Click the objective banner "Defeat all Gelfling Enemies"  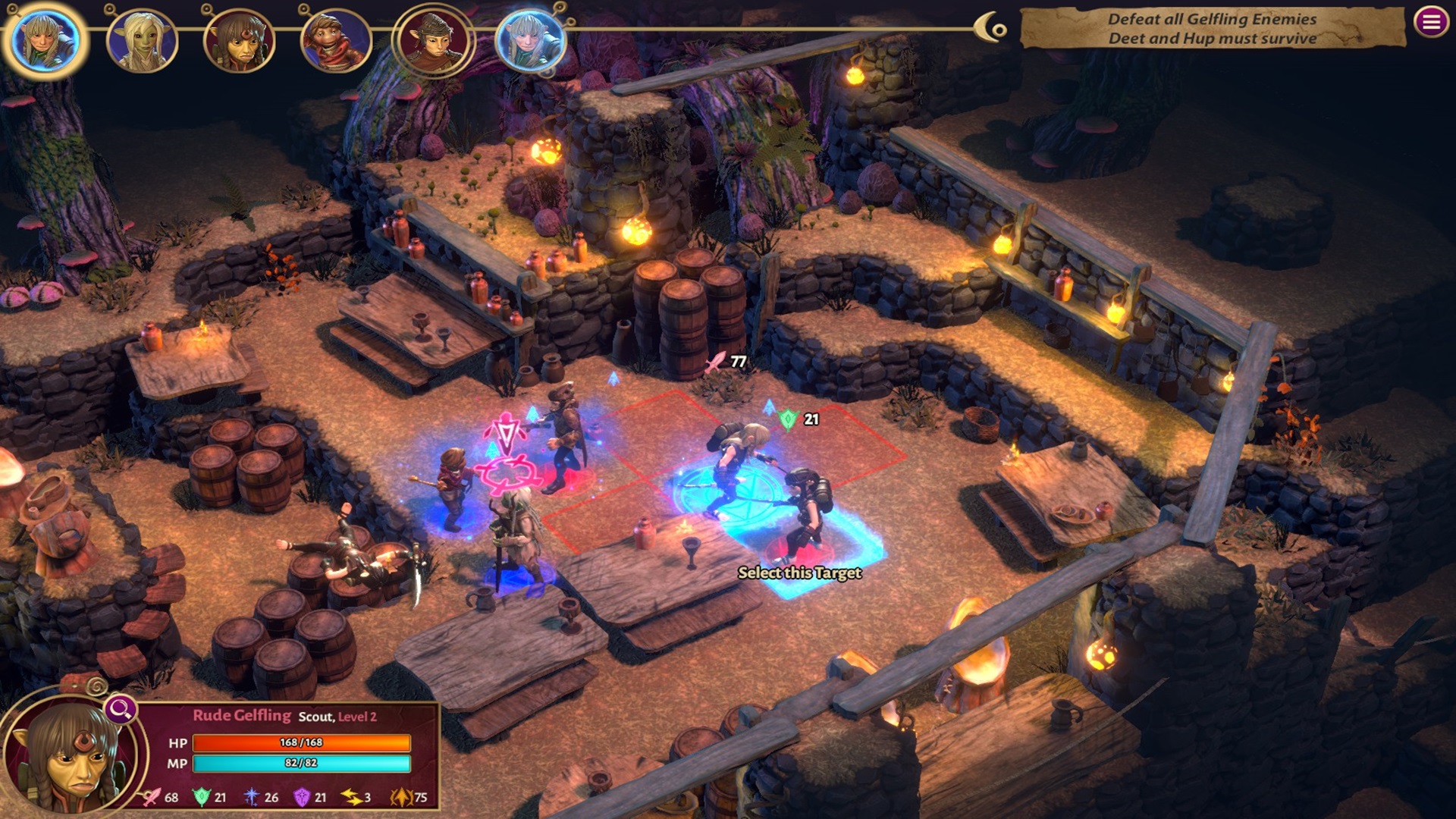(1212, 29)
